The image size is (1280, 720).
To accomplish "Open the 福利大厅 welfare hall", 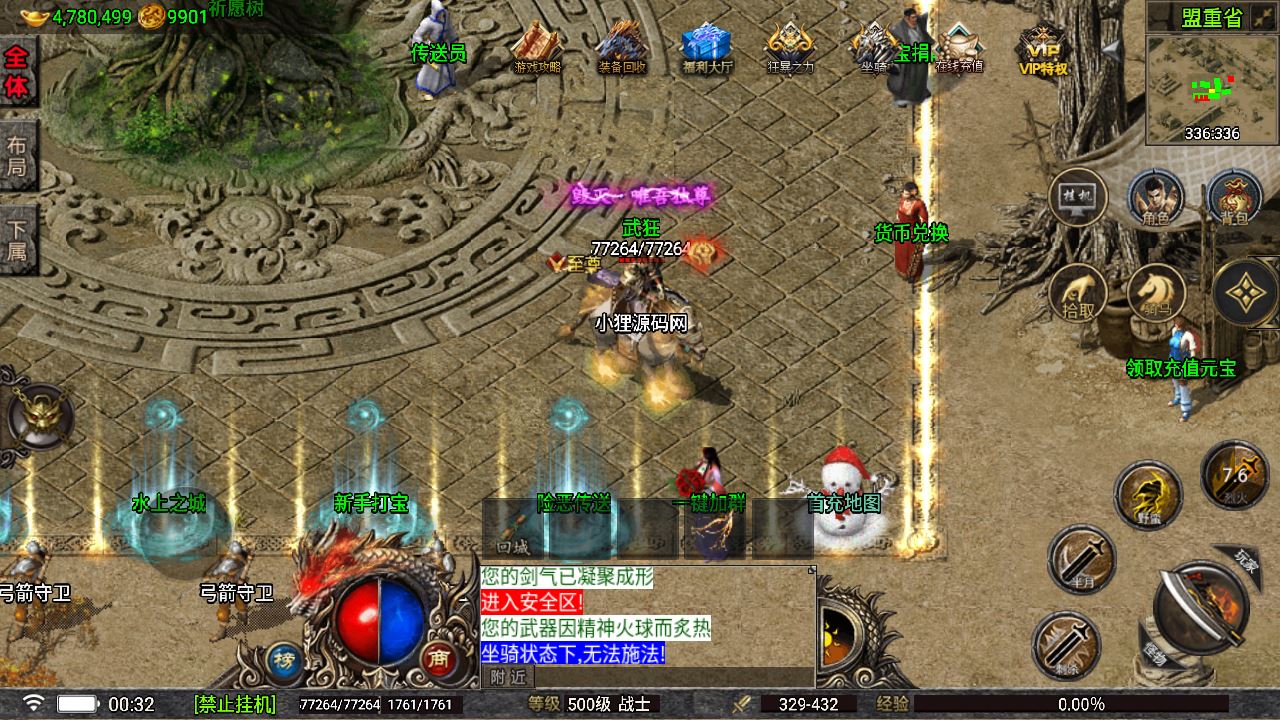I will pyautogui.click(x=707, y=47).
